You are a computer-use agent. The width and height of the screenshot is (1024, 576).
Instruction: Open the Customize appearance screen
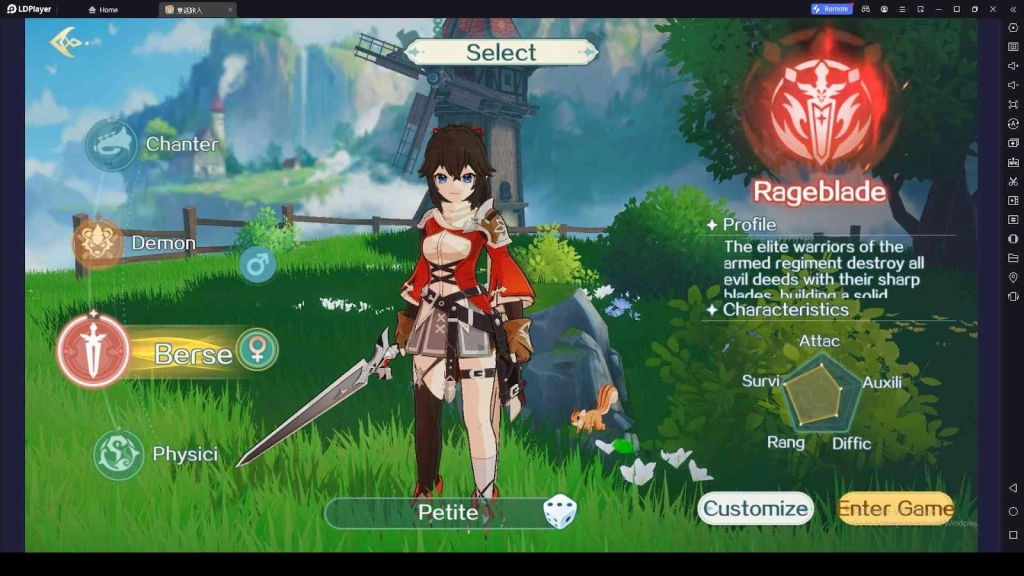[x=755, y=509]
